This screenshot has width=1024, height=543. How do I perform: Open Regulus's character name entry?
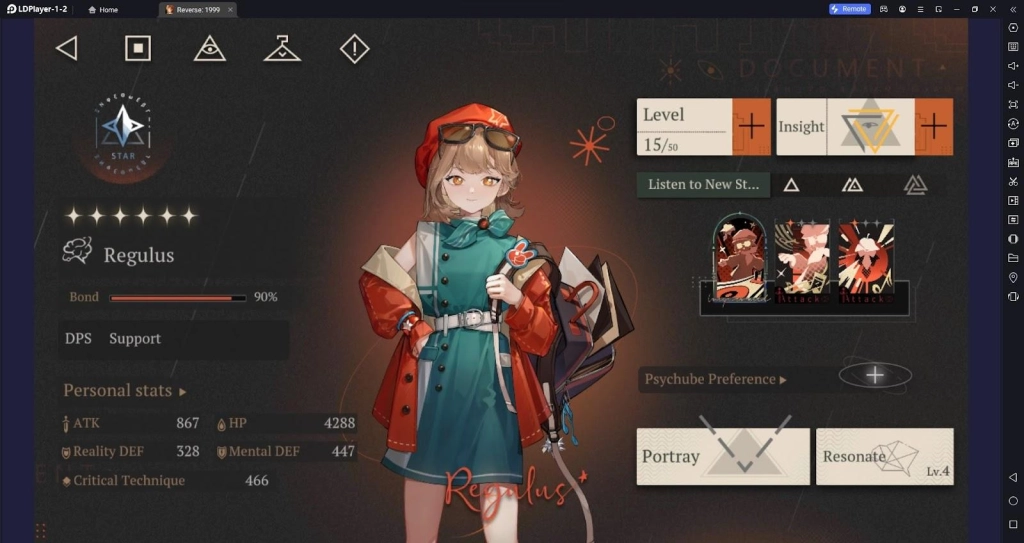(138, 255)
